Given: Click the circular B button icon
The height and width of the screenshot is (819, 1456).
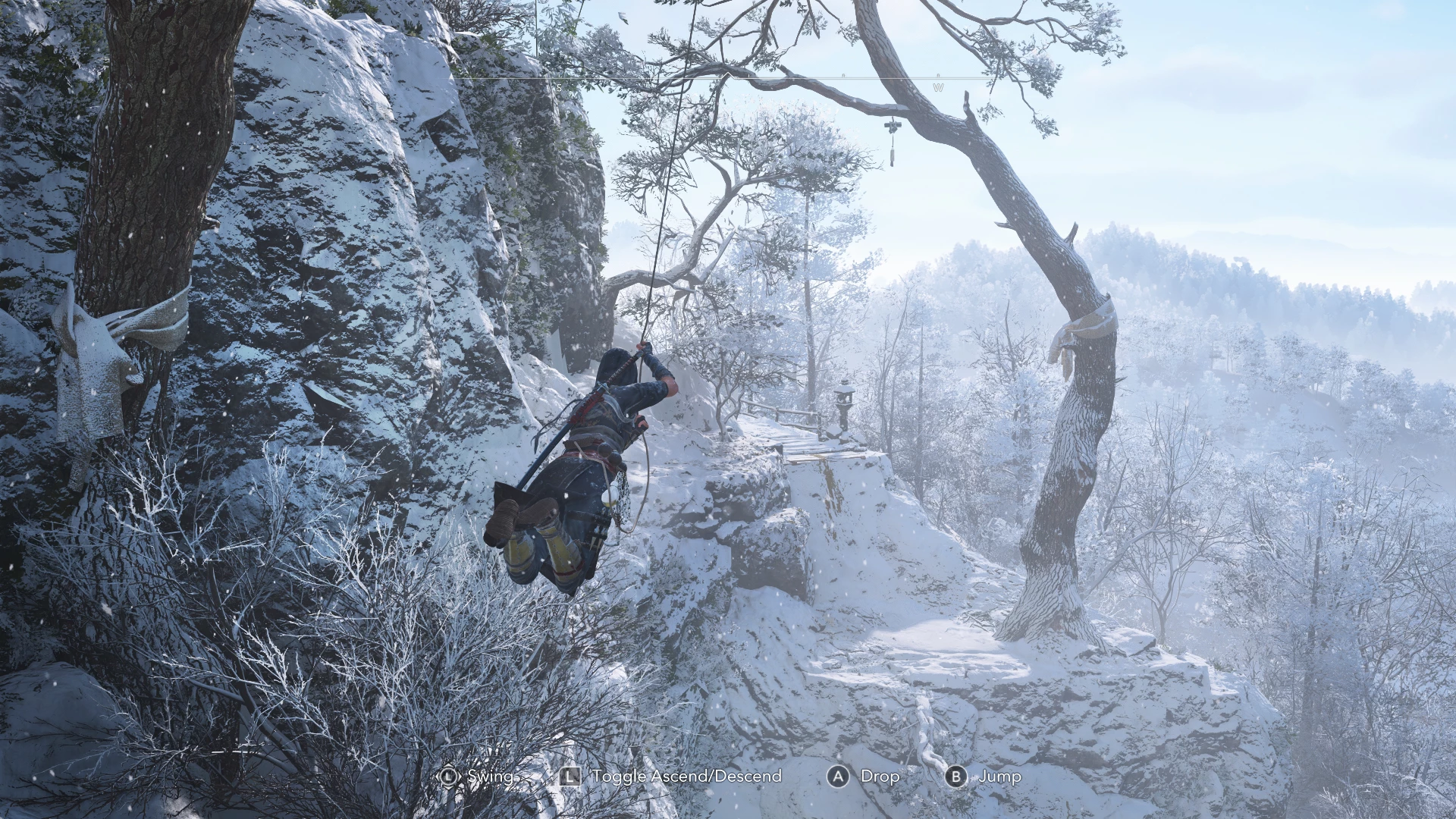Looking at the screenshot, I should pos(956,776).
